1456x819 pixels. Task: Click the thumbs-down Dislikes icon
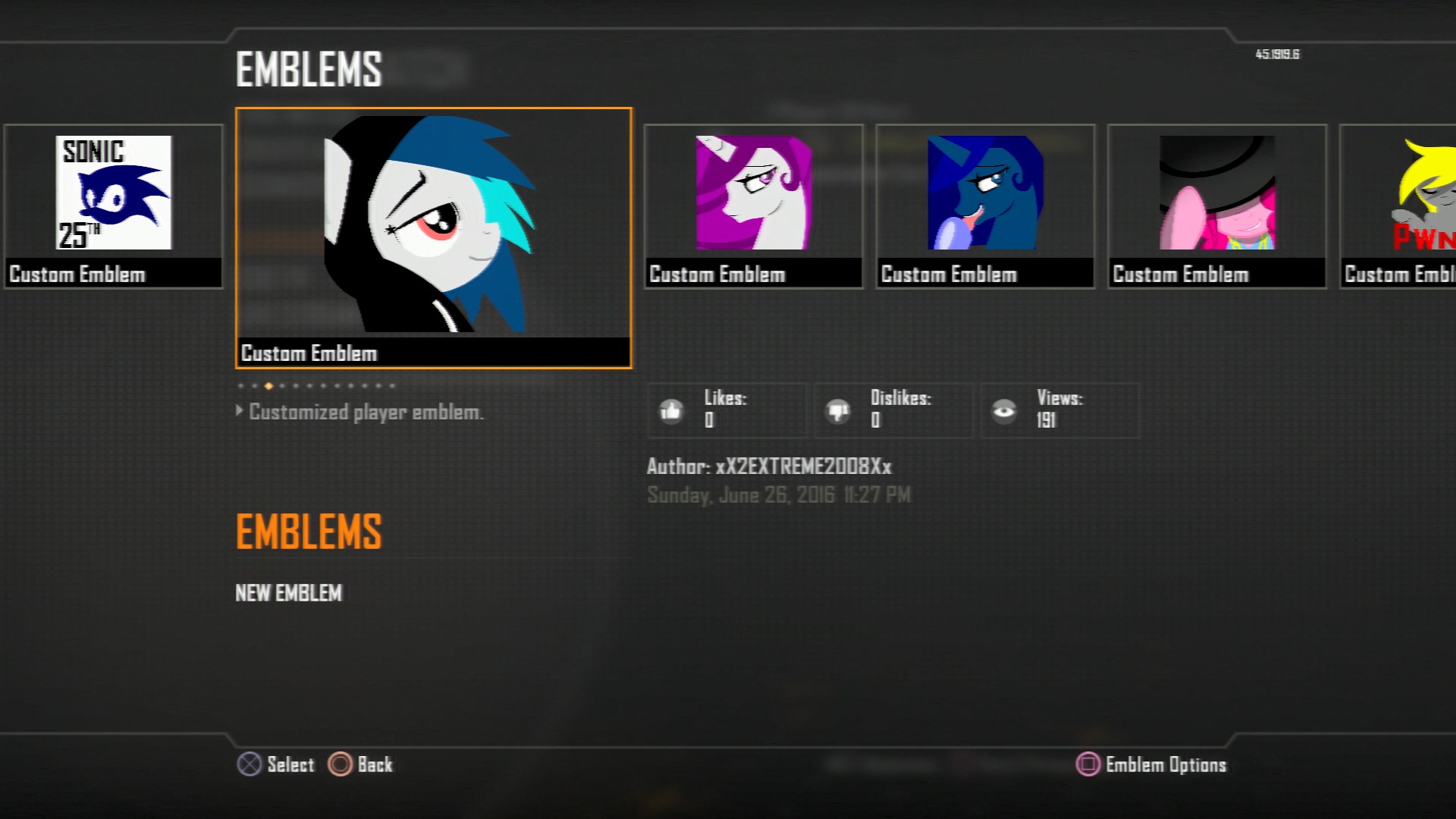(838, 409)
